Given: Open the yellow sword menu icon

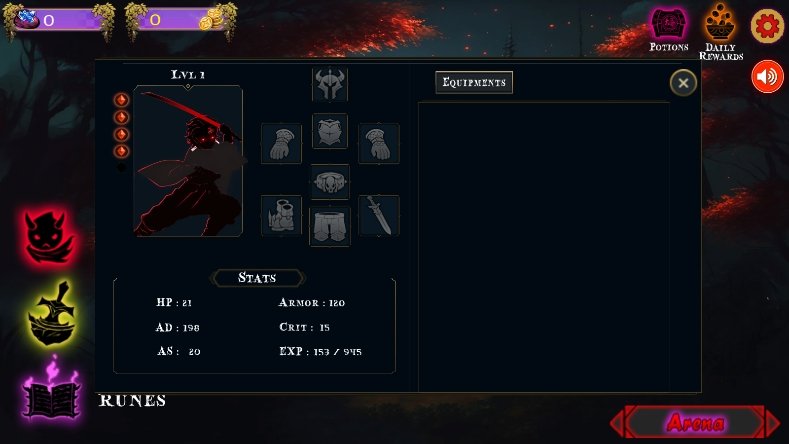Looking at the screenshot, I should click(x=50, y=314).
